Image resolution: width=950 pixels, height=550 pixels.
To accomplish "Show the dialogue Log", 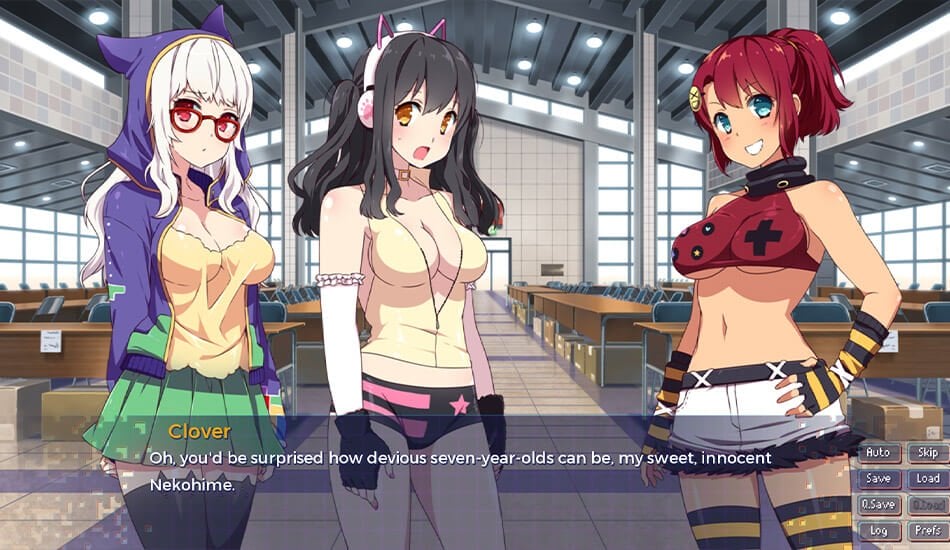I will tap(878, 530).
